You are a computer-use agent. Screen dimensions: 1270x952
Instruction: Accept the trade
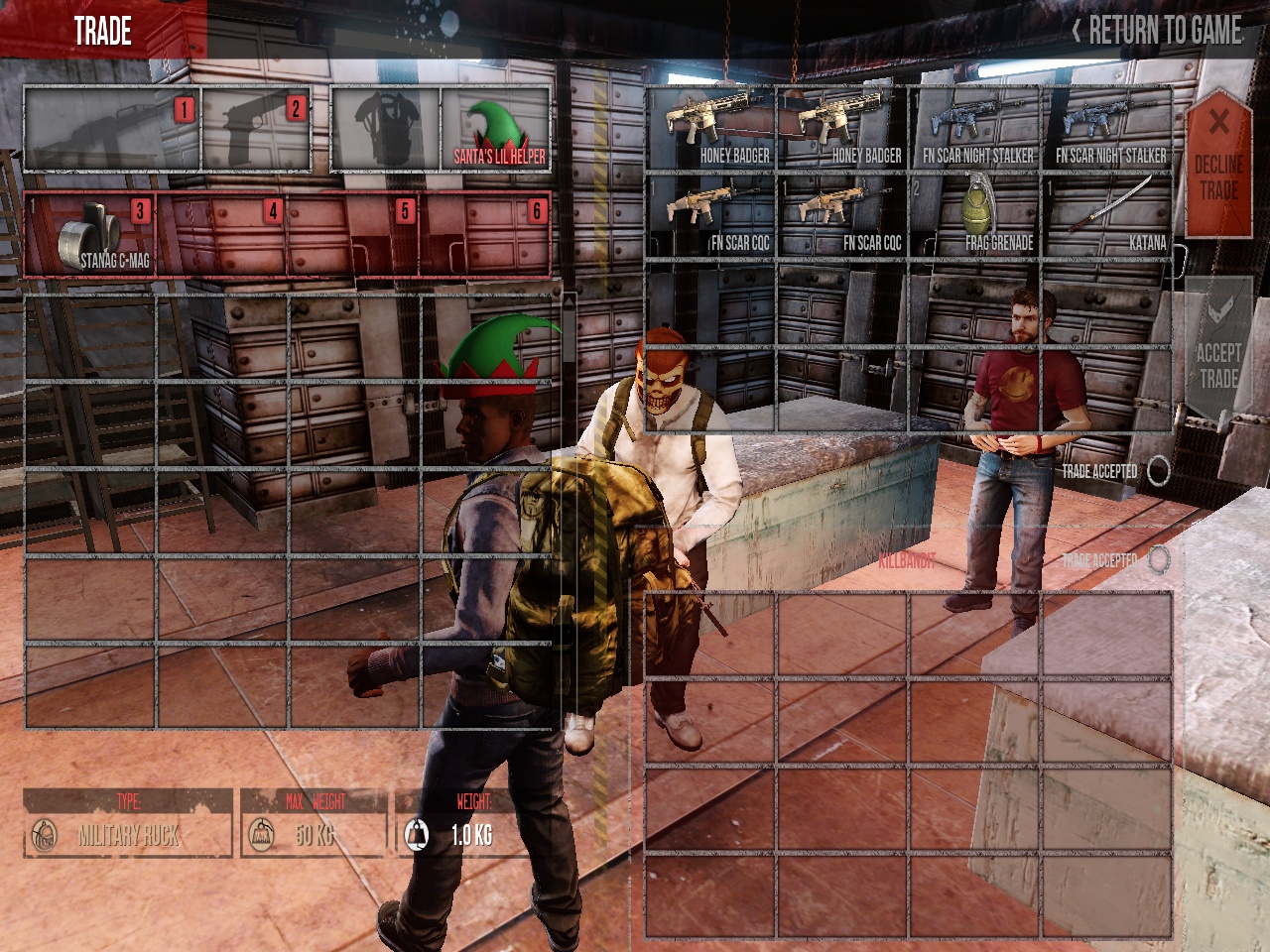[x=1218, y=352]
